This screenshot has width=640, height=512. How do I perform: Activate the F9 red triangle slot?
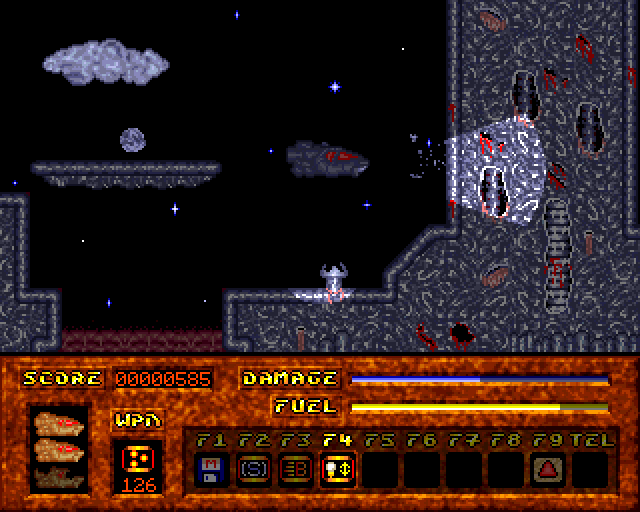pos(548,468)
